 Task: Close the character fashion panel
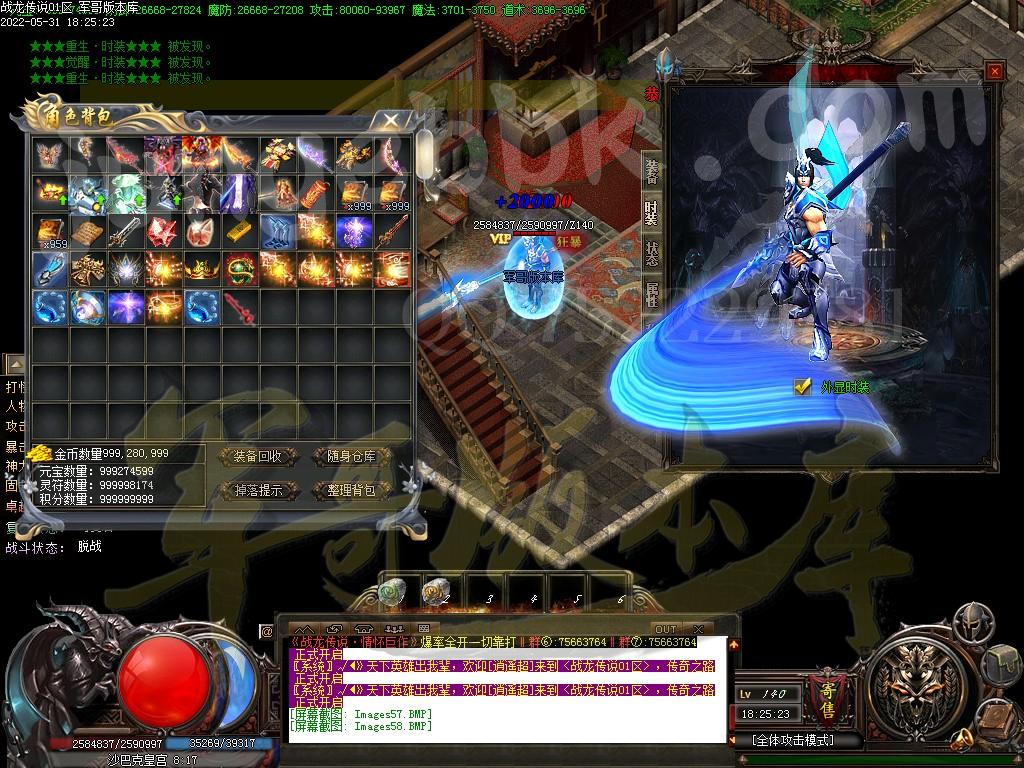[992, 72]
